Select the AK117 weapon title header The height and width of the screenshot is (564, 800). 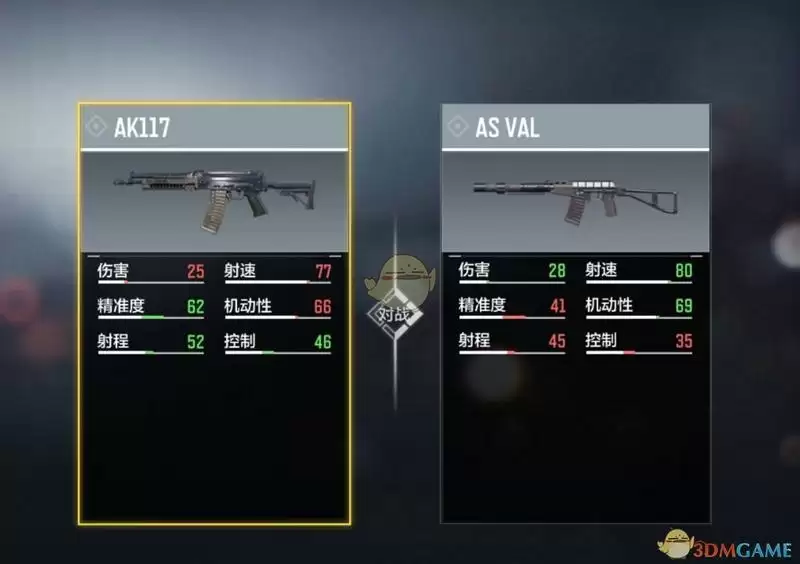click(214, 127)
